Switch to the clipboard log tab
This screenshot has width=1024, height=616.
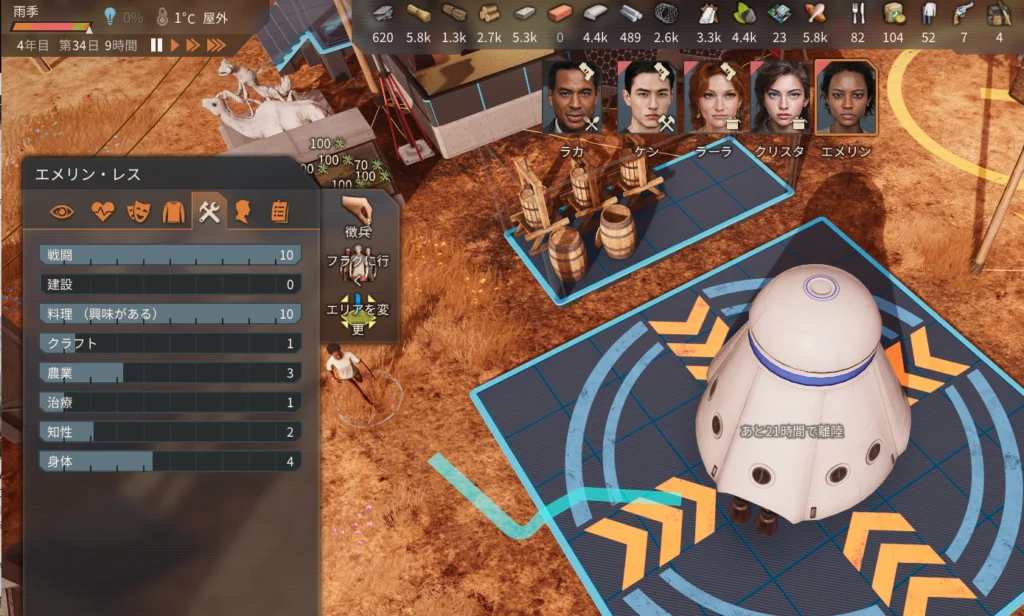[279, 211]
